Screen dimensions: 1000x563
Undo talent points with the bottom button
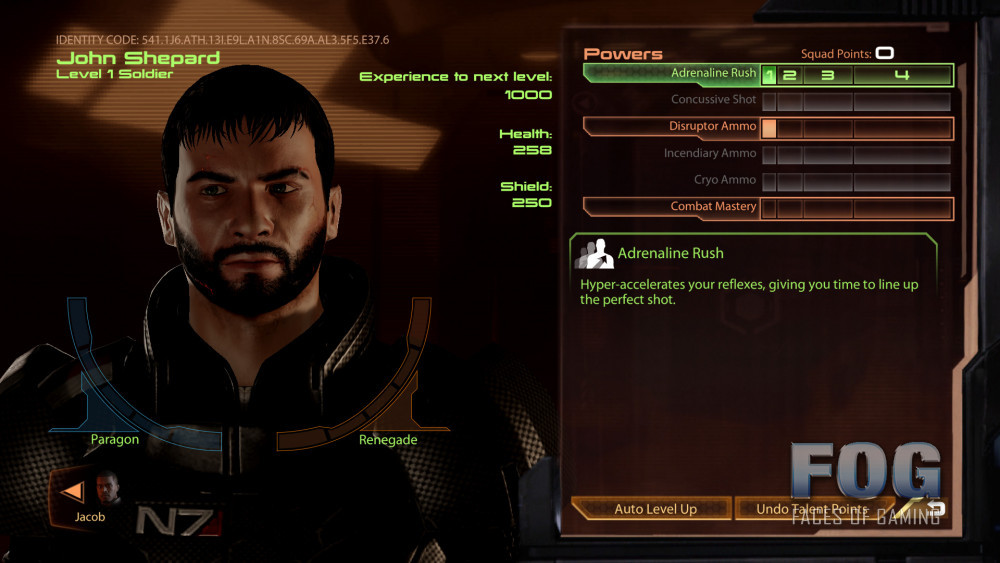[812, 509]
